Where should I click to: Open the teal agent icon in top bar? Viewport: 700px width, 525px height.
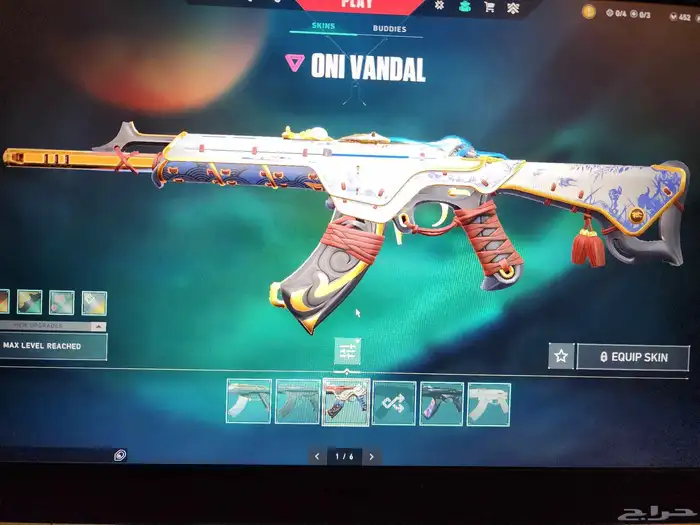(x=465, y=6)
